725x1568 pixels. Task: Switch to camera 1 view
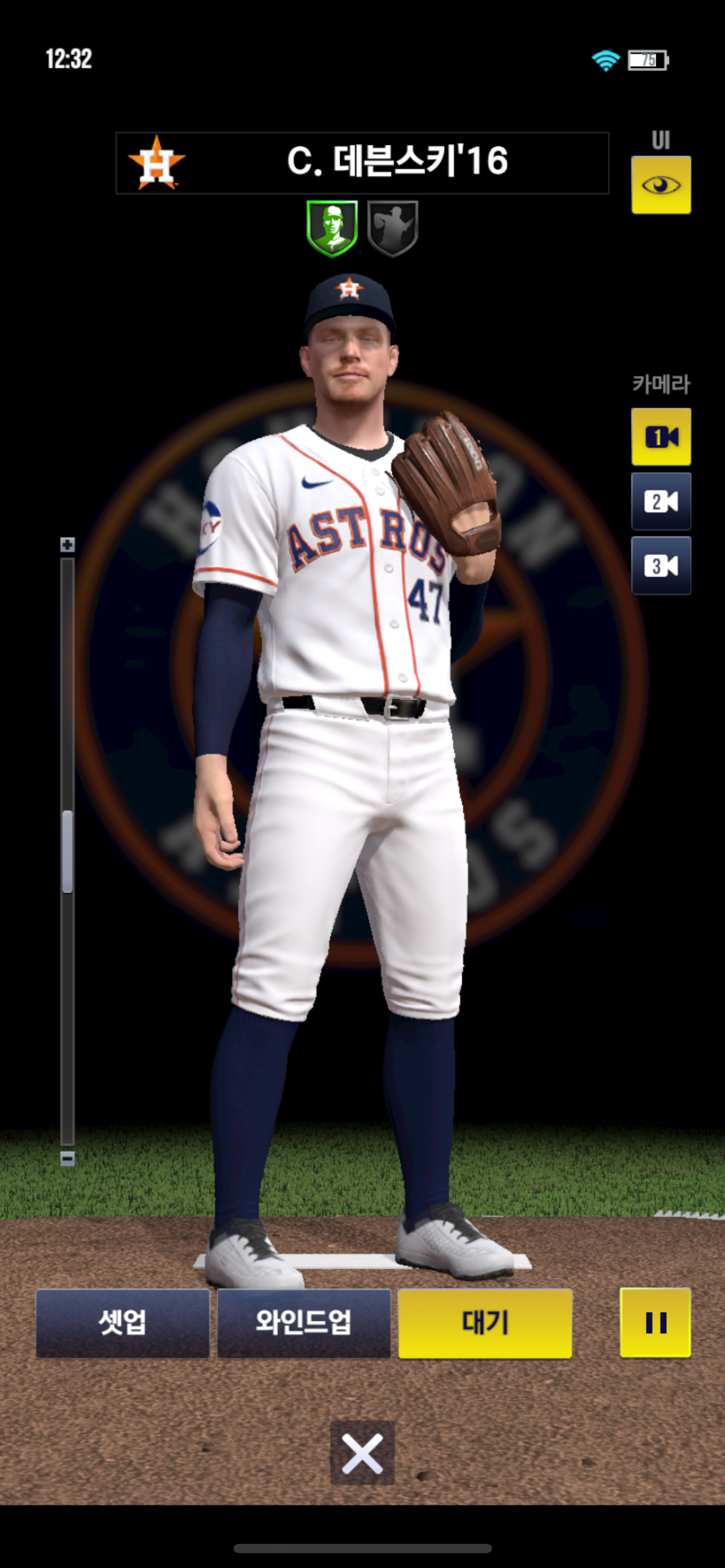click(x=661, y=437)
